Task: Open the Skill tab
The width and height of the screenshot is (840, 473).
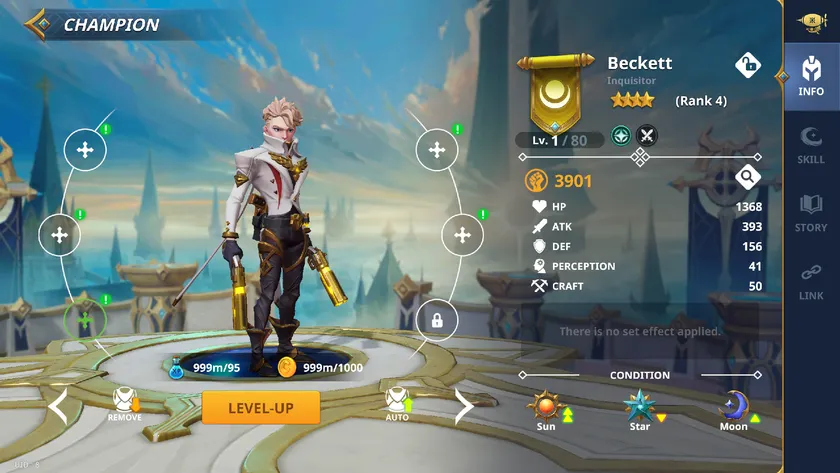Action: [811, 145]
